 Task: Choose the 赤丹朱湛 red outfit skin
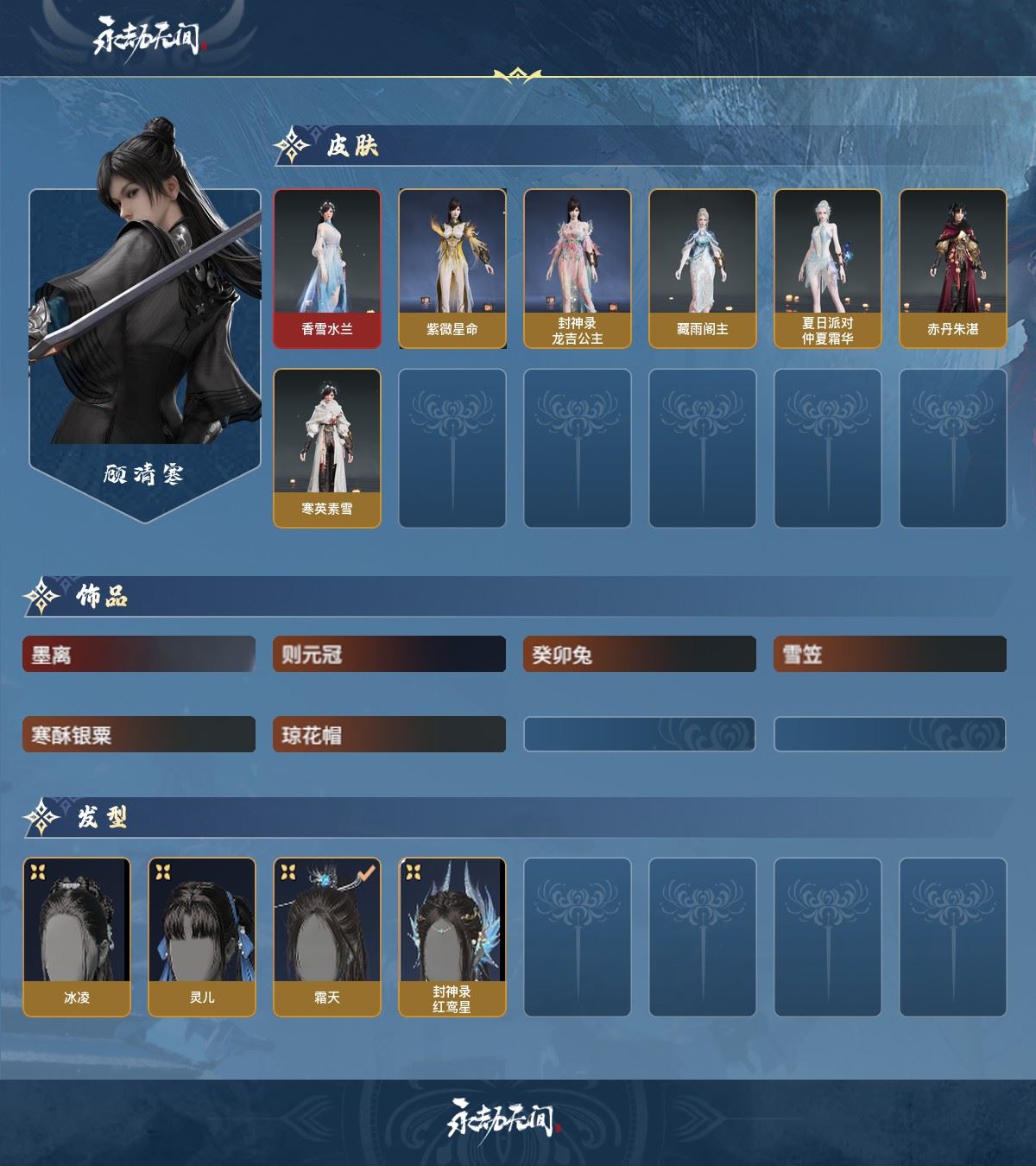[x=953, y=269]
